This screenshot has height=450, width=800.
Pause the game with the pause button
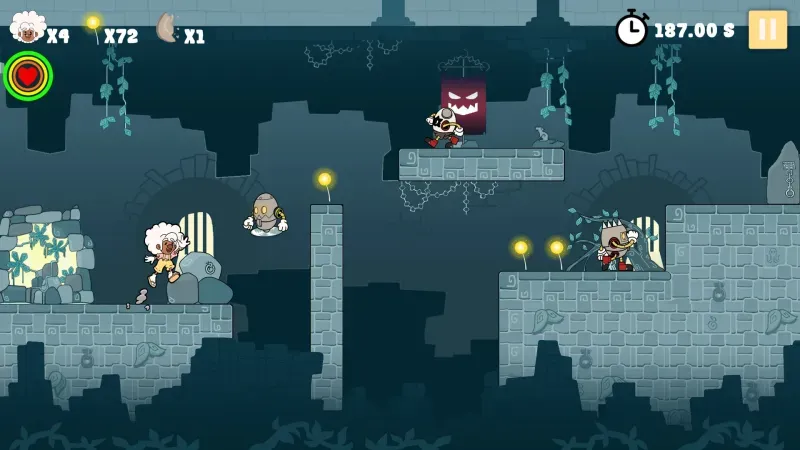click(767, 29)
